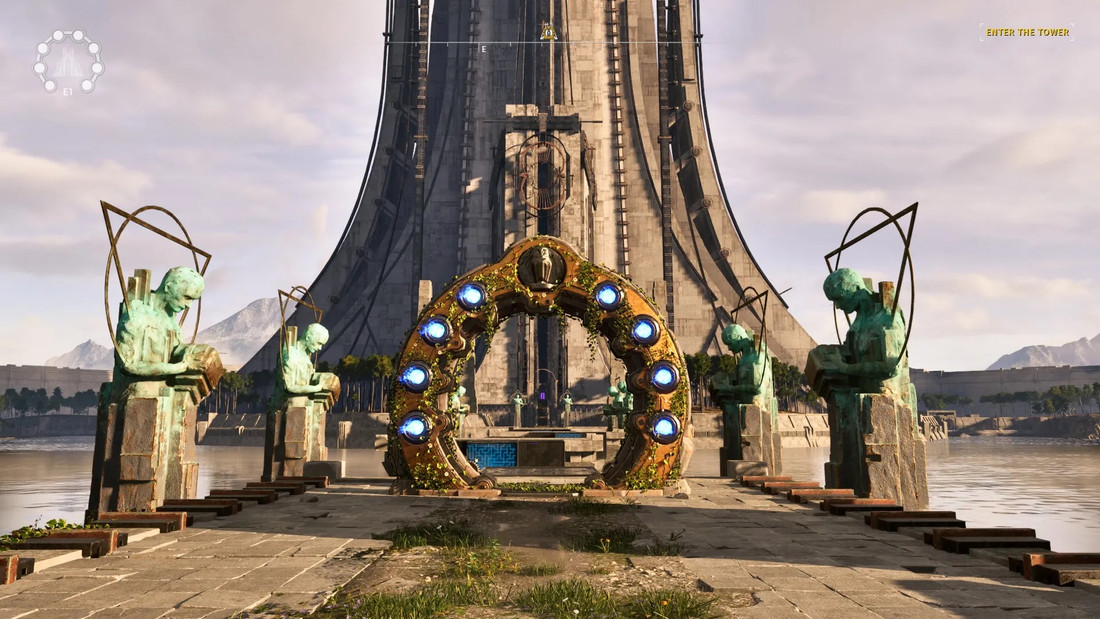The image size is (1100, 619).
Task: Click the yellow tower marker on the compass
Action: [548, 32]
